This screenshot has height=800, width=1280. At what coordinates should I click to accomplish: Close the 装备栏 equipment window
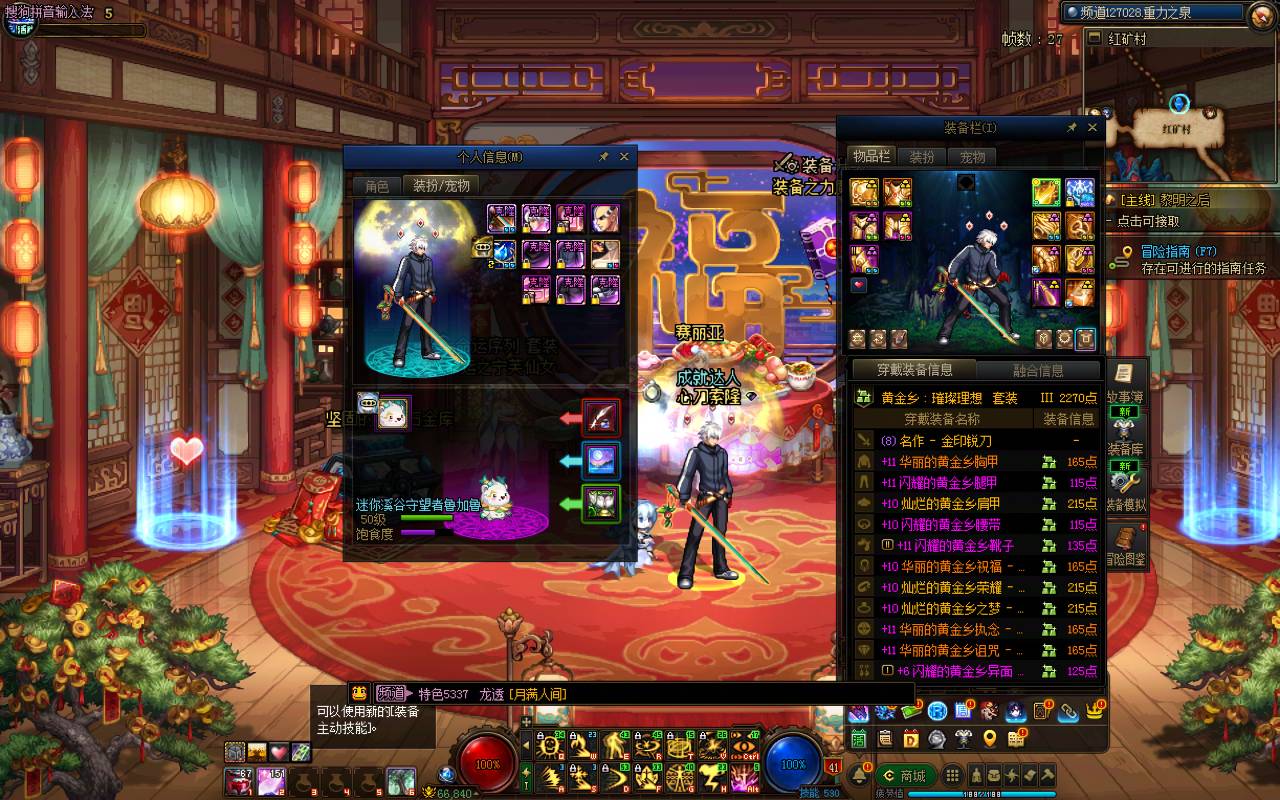[1092, 128]
